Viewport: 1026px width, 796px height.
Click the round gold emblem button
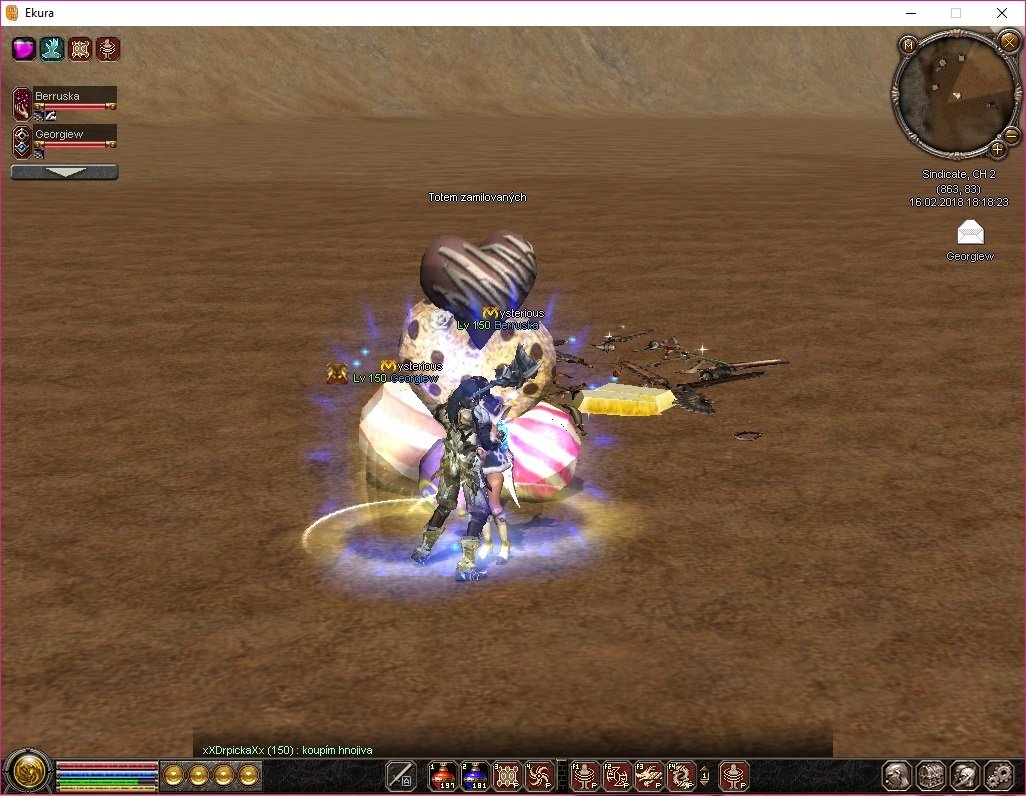tap(26, 771)
